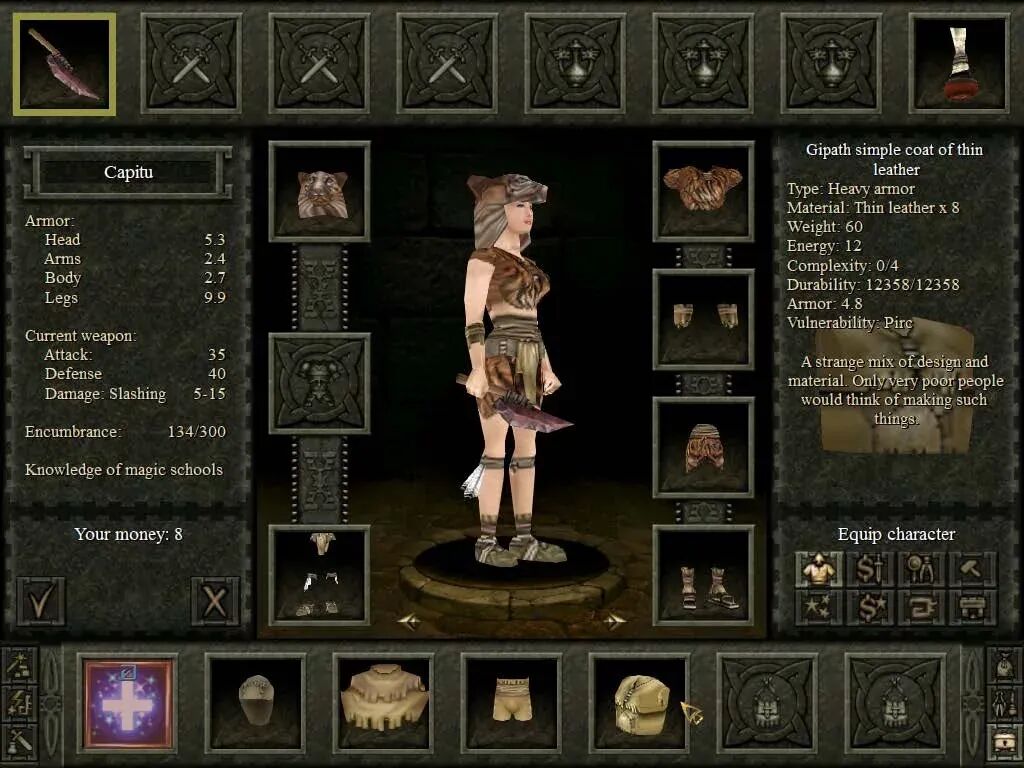
Task: Show the treasure chest inventory filter
Action: click(1004, 741)
